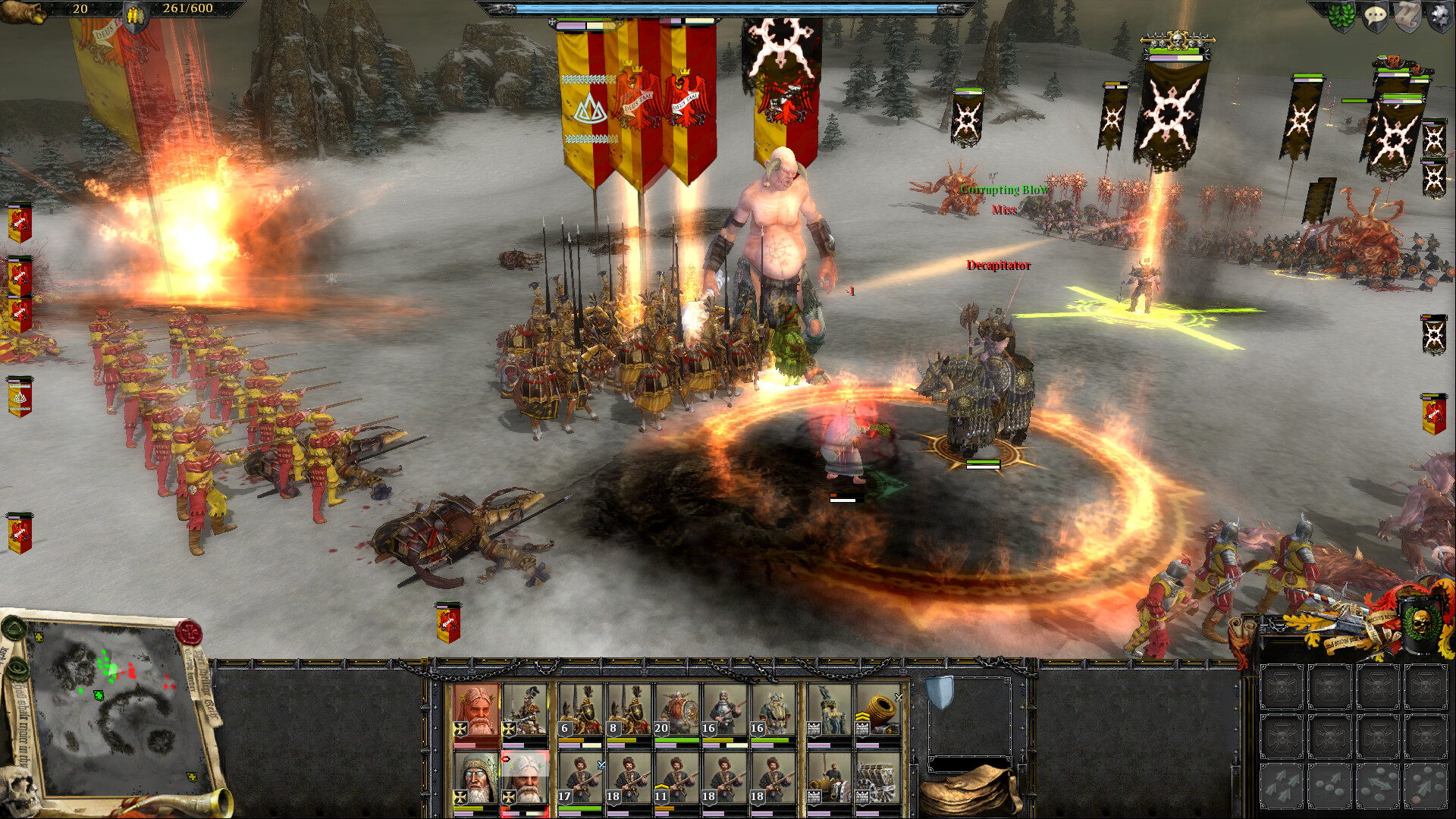The height and width of the screenshot is (819, 1456).
Task: Select the siege tower unit portrait
Action: pyautogui.click(x=827, y=708)
